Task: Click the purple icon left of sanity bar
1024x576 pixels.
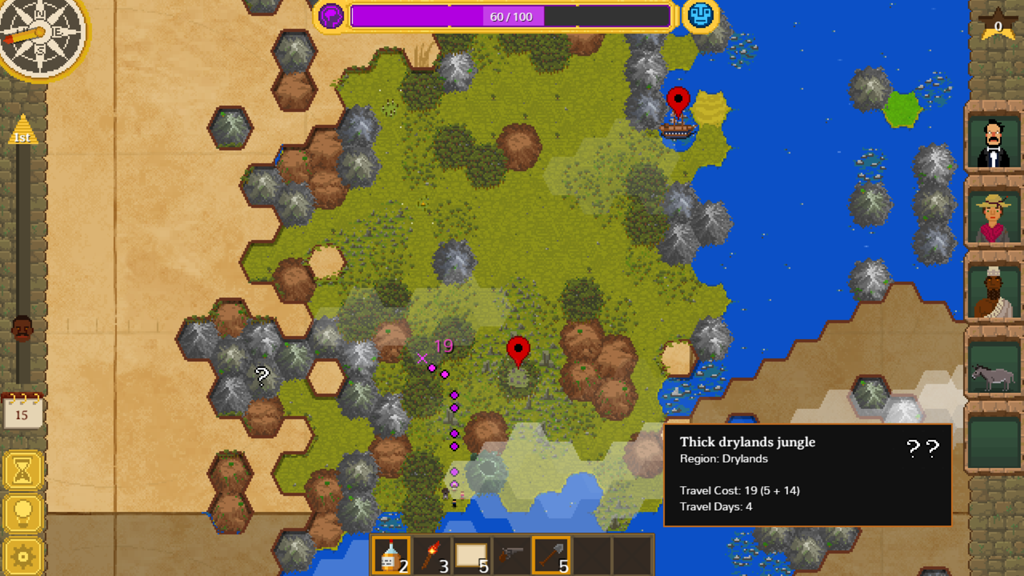Action: (x=331, y=16)
